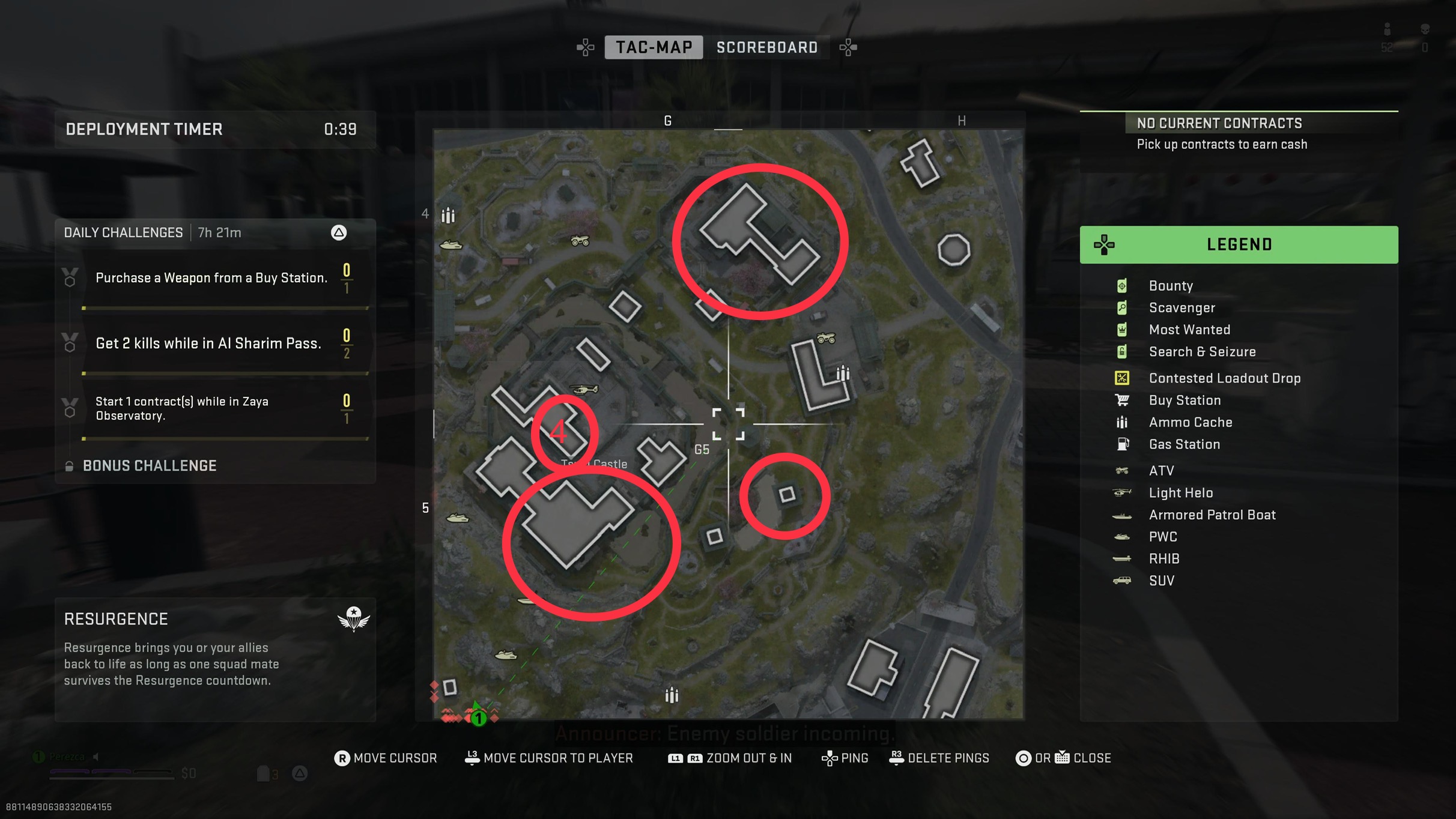Expand the Legend panel header
1456x819 pixels.
[1239, 244]
